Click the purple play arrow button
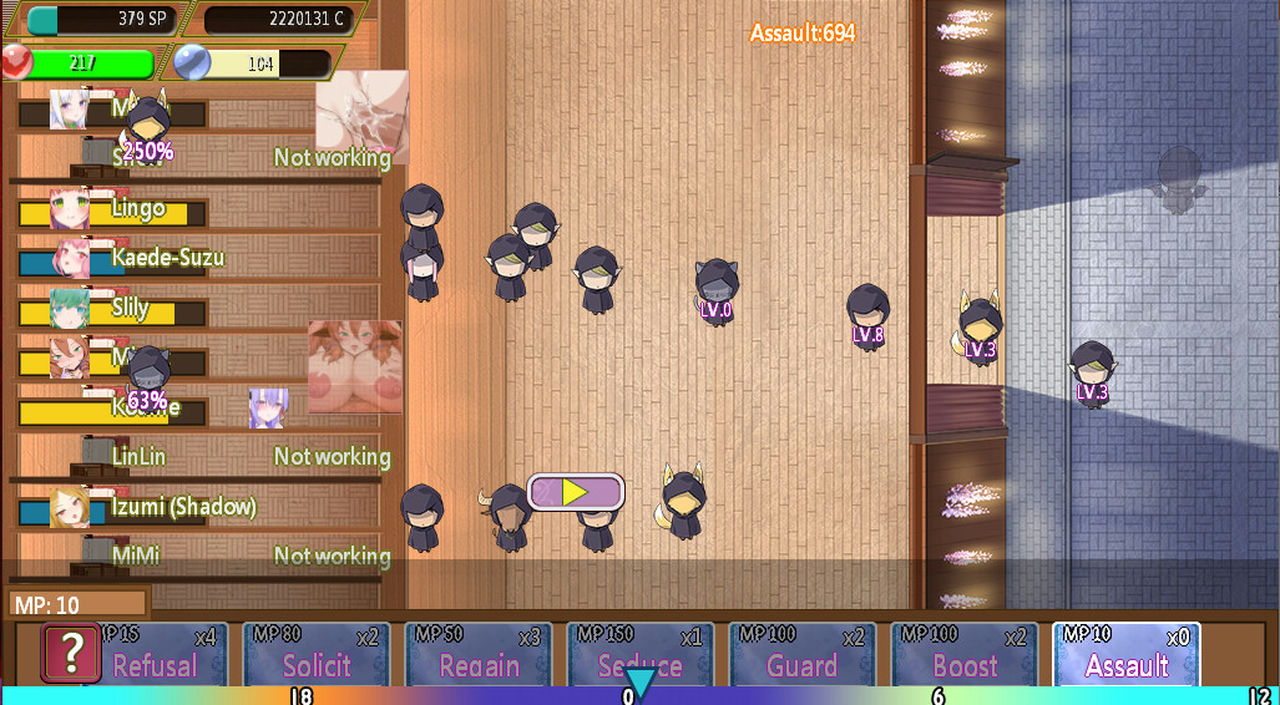The image size is (1280, 705). (575, 492)
